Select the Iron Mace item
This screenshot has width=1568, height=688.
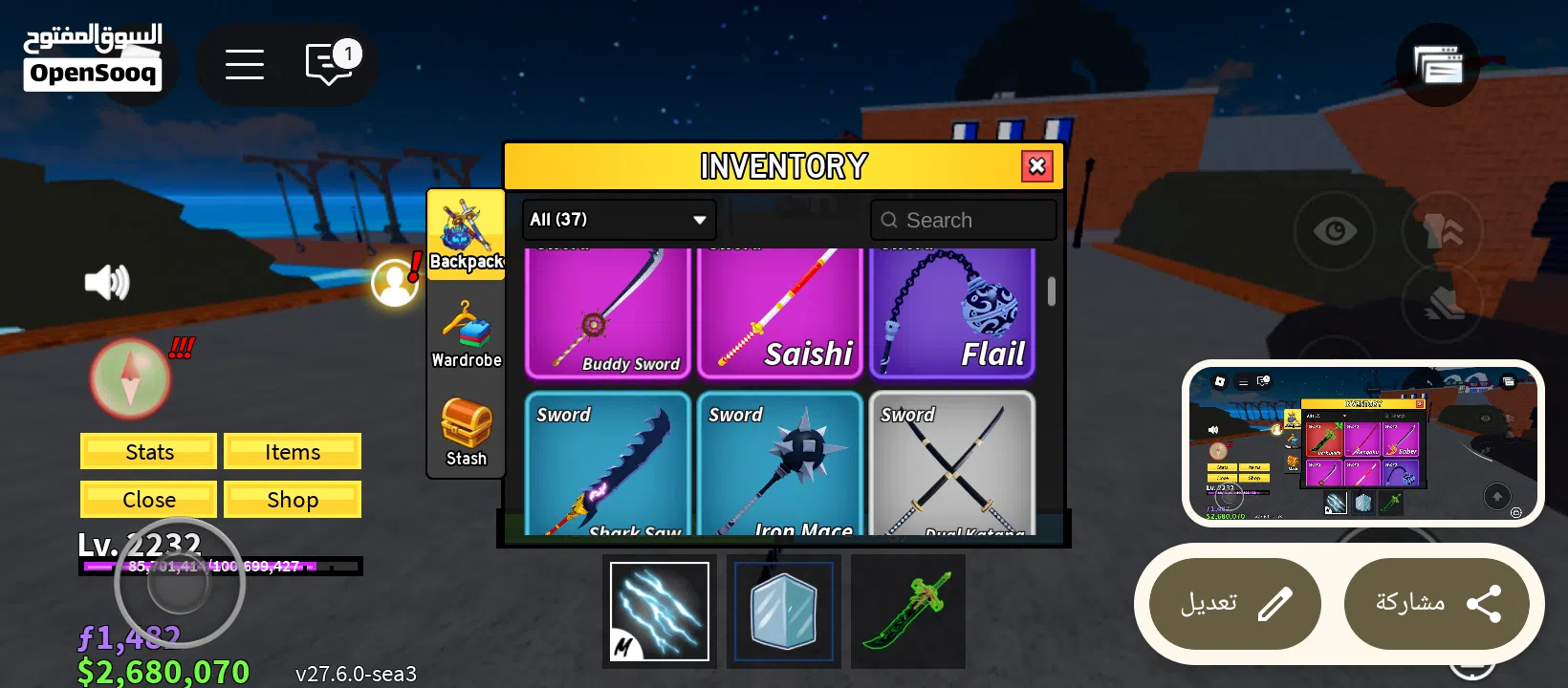point(780,465)
